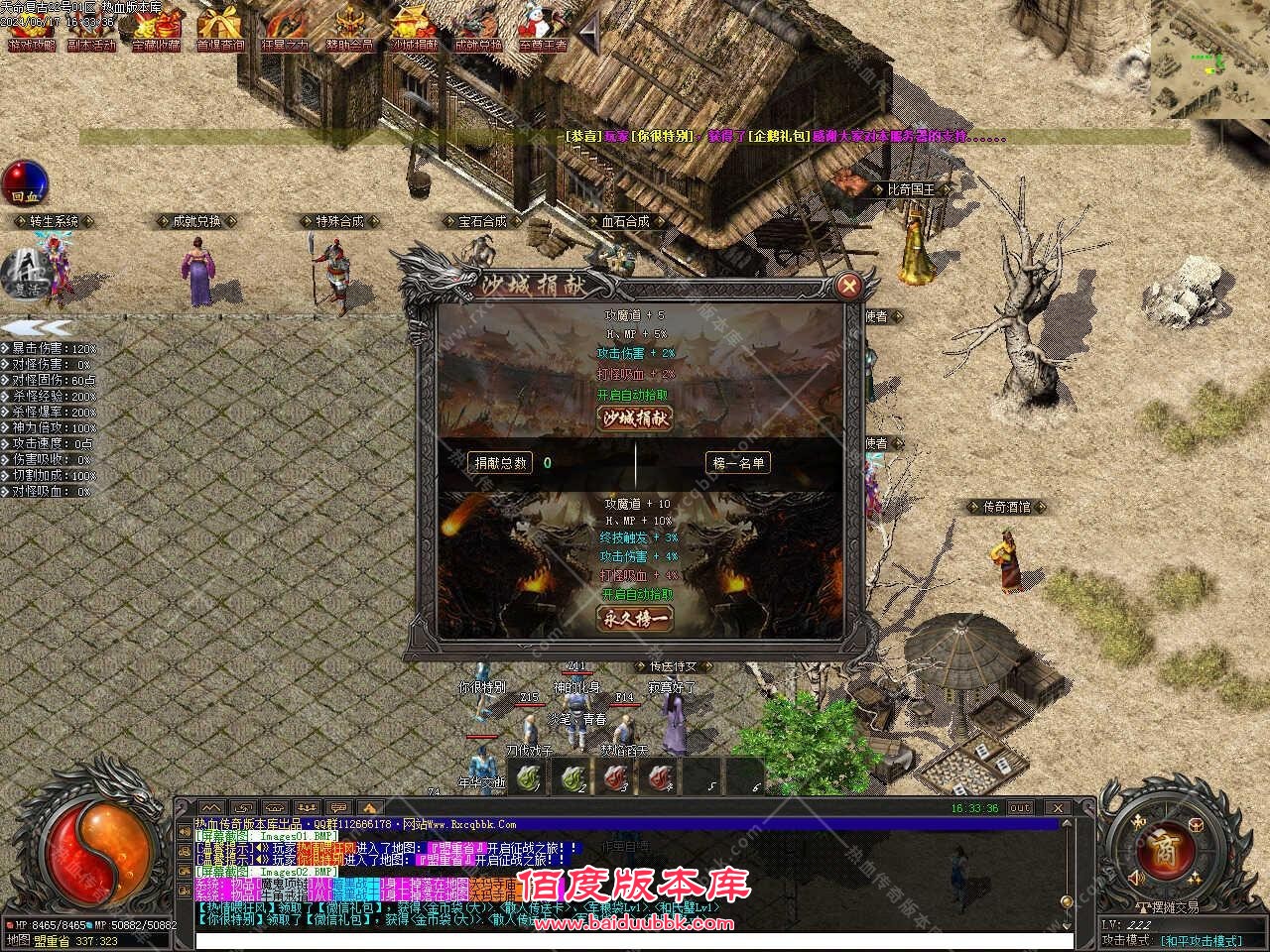This screenshot has height=952, width=1270.
Task: Click the 沙城捐献 donate button in dialog
Action: [x=634, y=418]
